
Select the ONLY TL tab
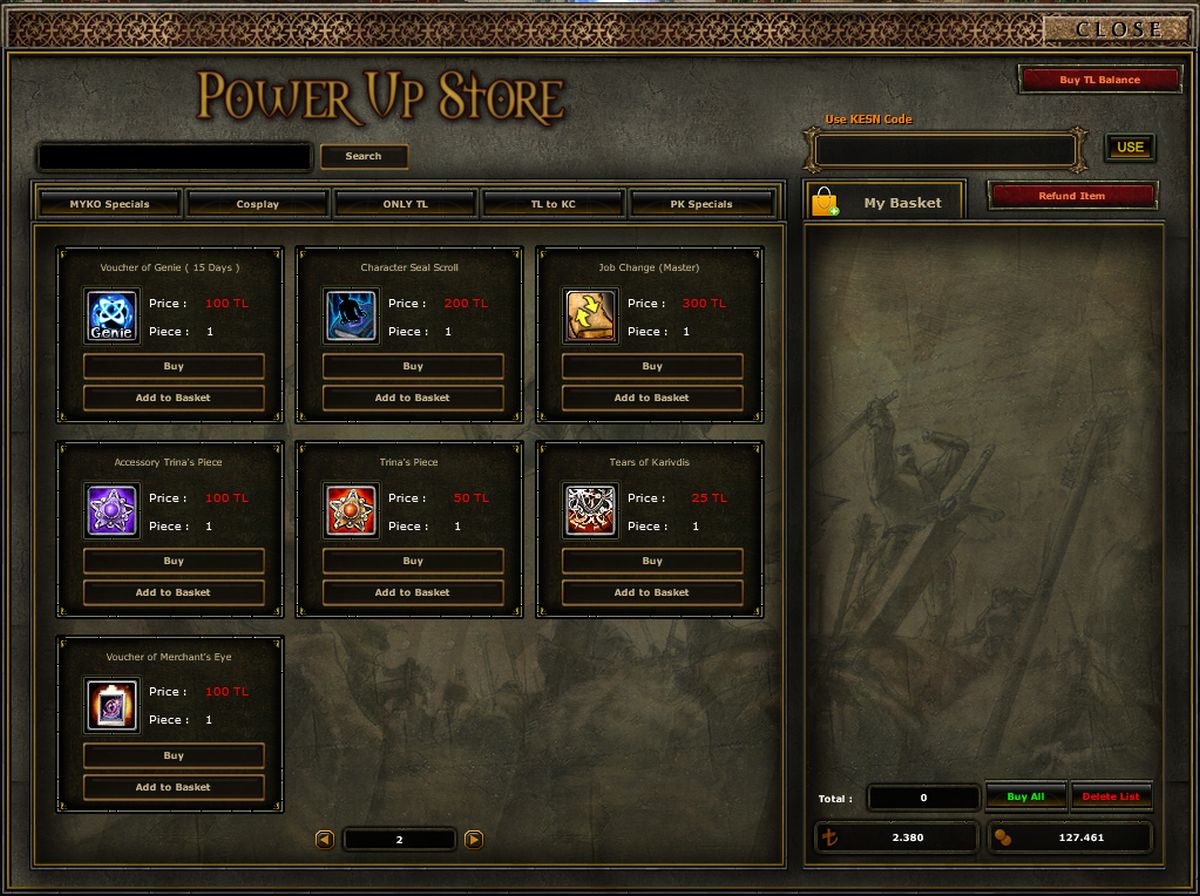[x=405, y=204]
